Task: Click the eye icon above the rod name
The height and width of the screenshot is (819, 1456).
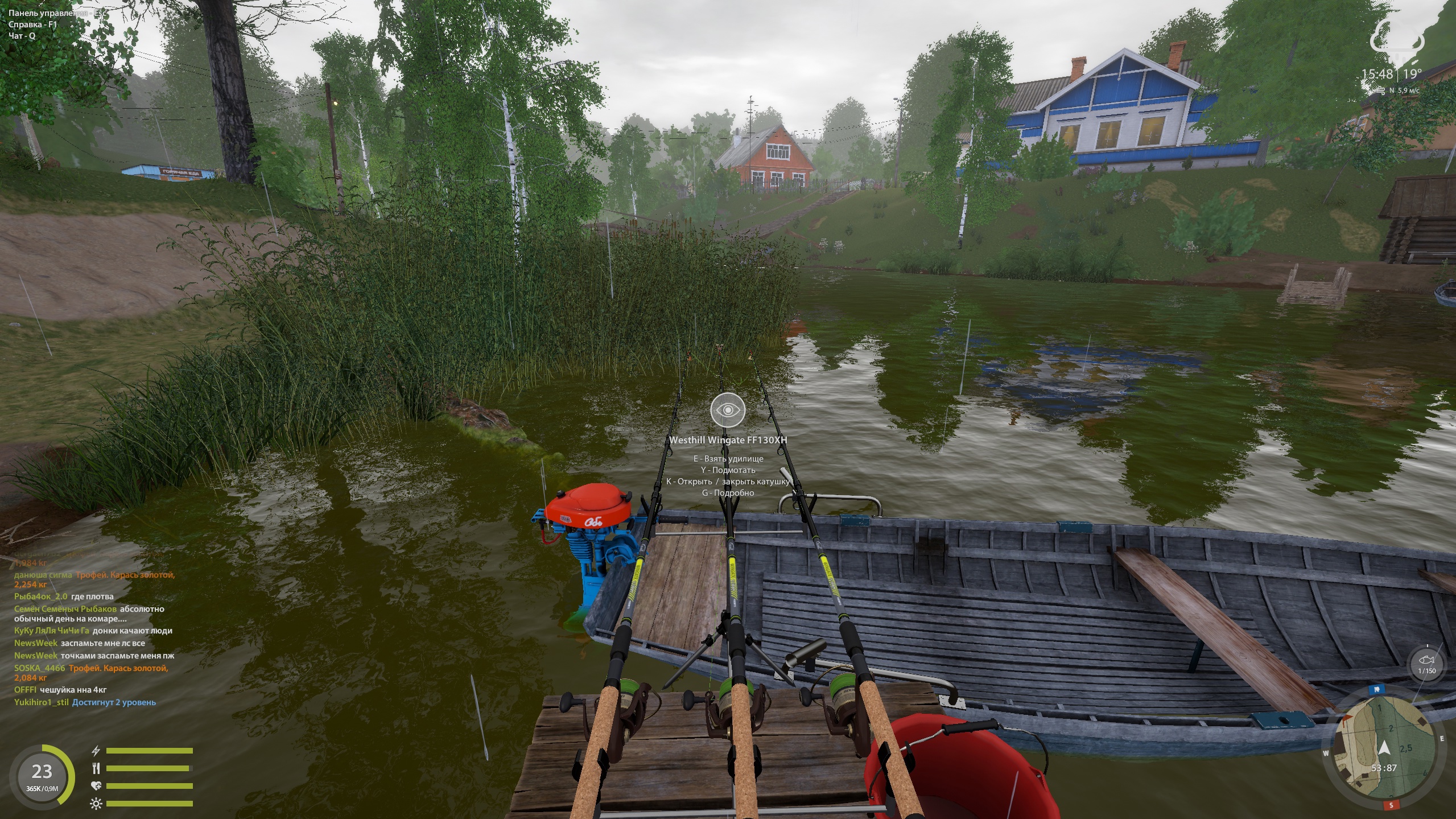Action: click(727, 410)
